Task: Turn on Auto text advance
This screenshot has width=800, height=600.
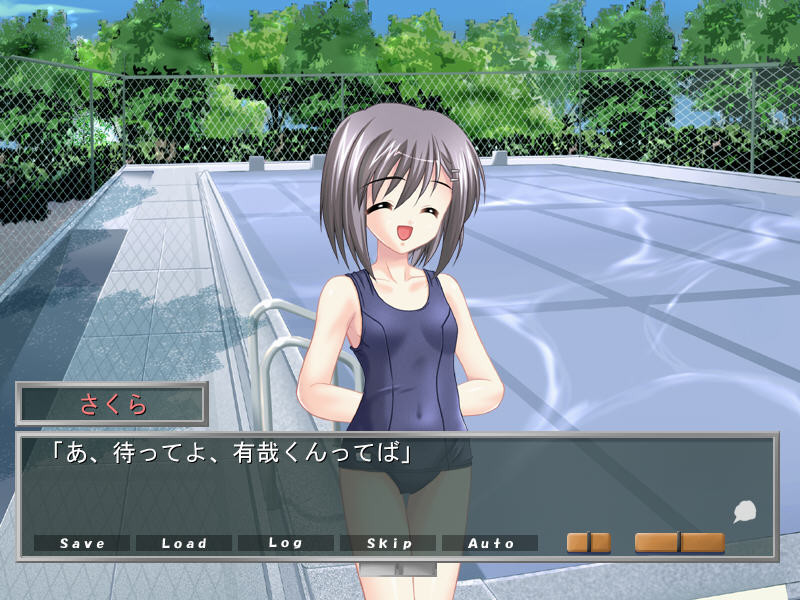Action: [x=490, y=543]
